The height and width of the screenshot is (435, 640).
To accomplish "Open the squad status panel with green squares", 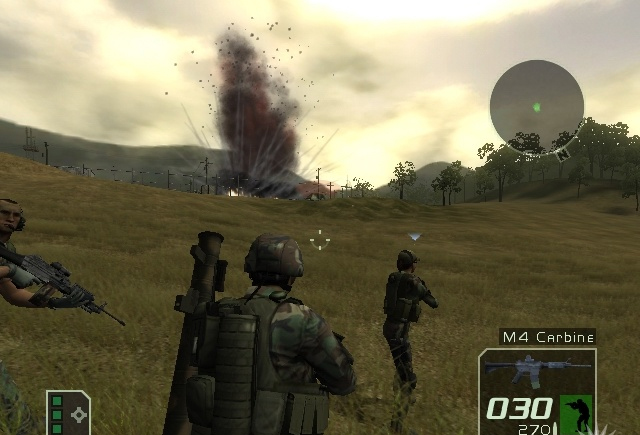I will (68, 412).
